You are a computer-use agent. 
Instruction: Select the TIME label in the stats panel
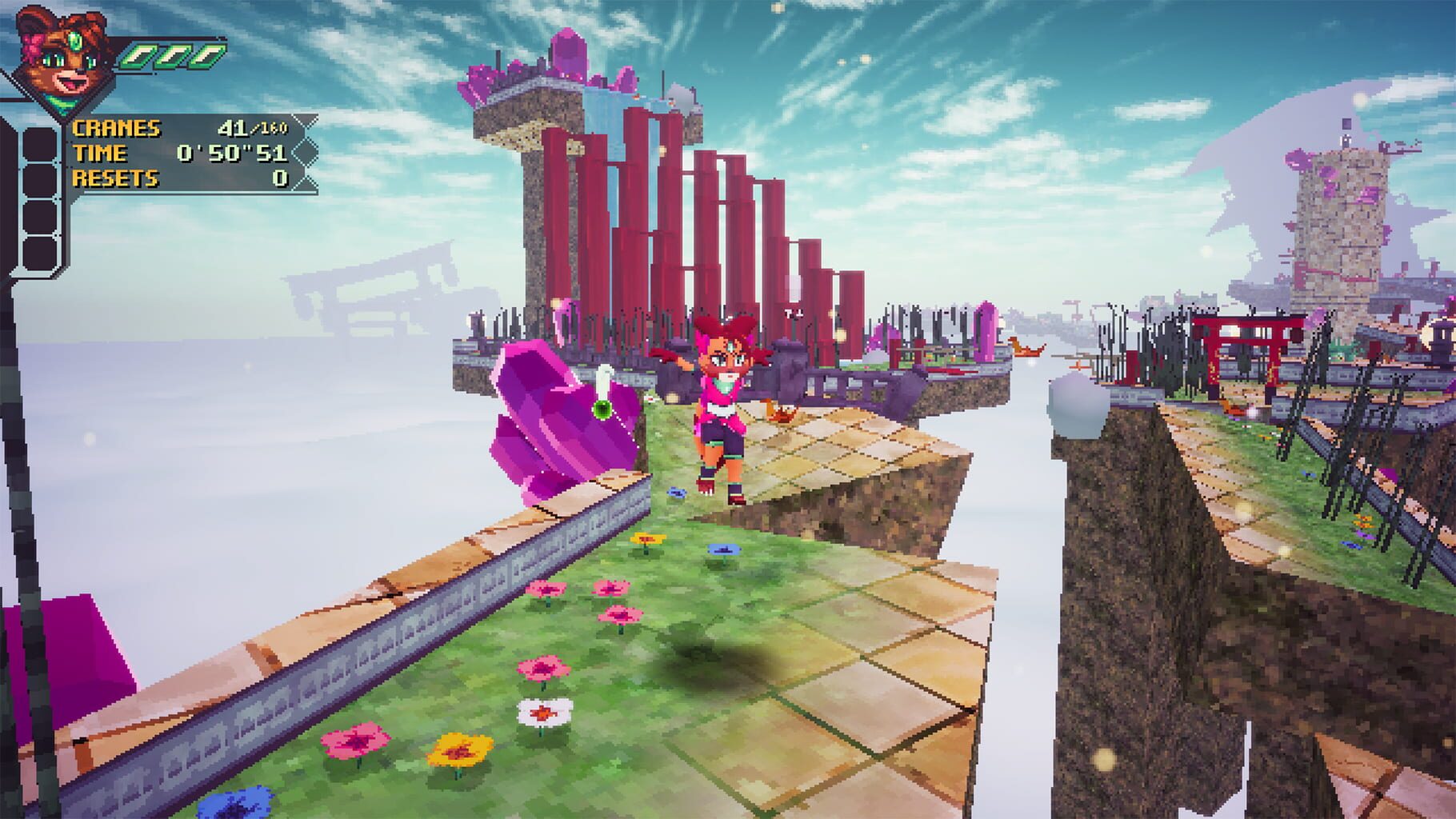click(x=101, y=152)
